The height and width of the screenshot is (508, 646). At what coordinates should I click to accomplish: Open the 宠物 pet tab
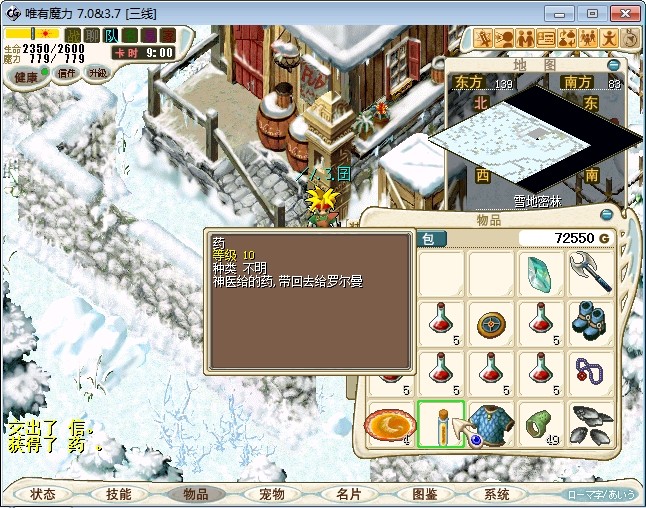pos(271,494)
